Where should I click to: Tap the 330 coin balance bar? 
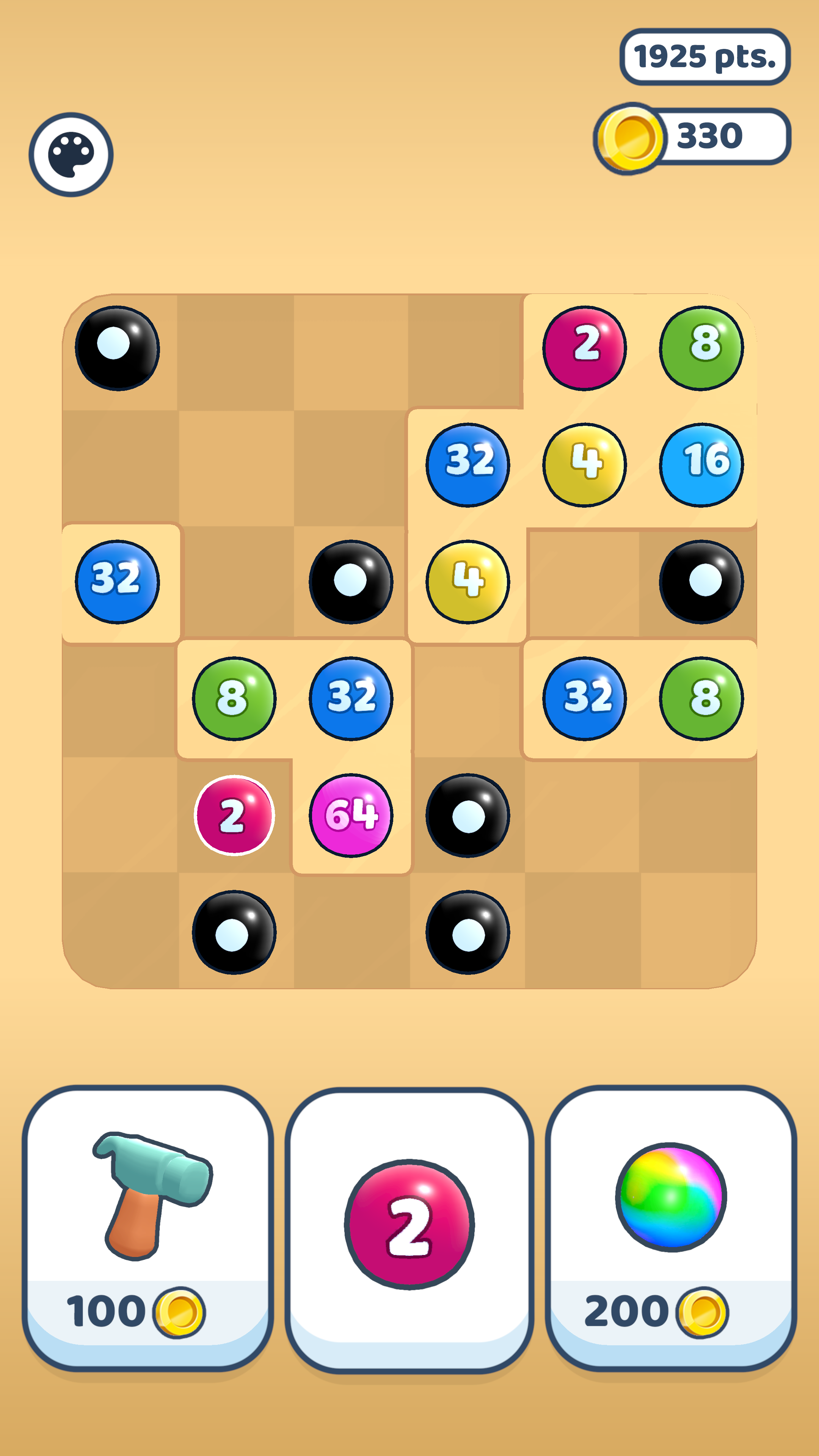pos(709,136)
